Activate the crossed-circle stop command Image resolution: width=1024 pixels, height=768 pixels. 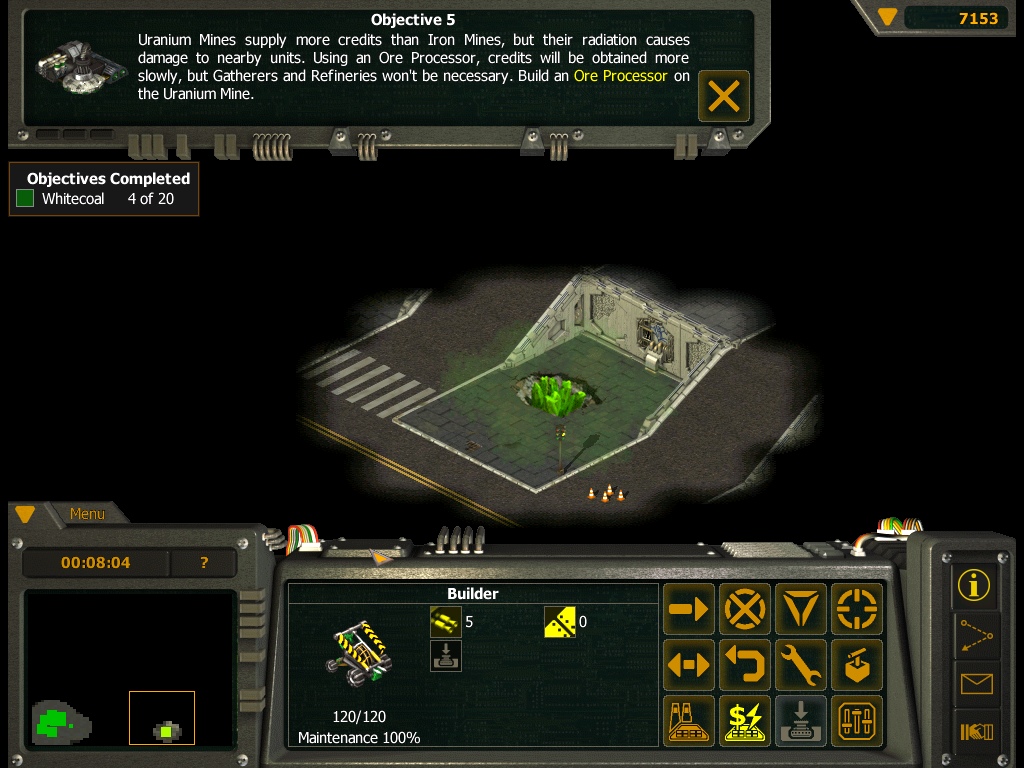click(745, 609)
